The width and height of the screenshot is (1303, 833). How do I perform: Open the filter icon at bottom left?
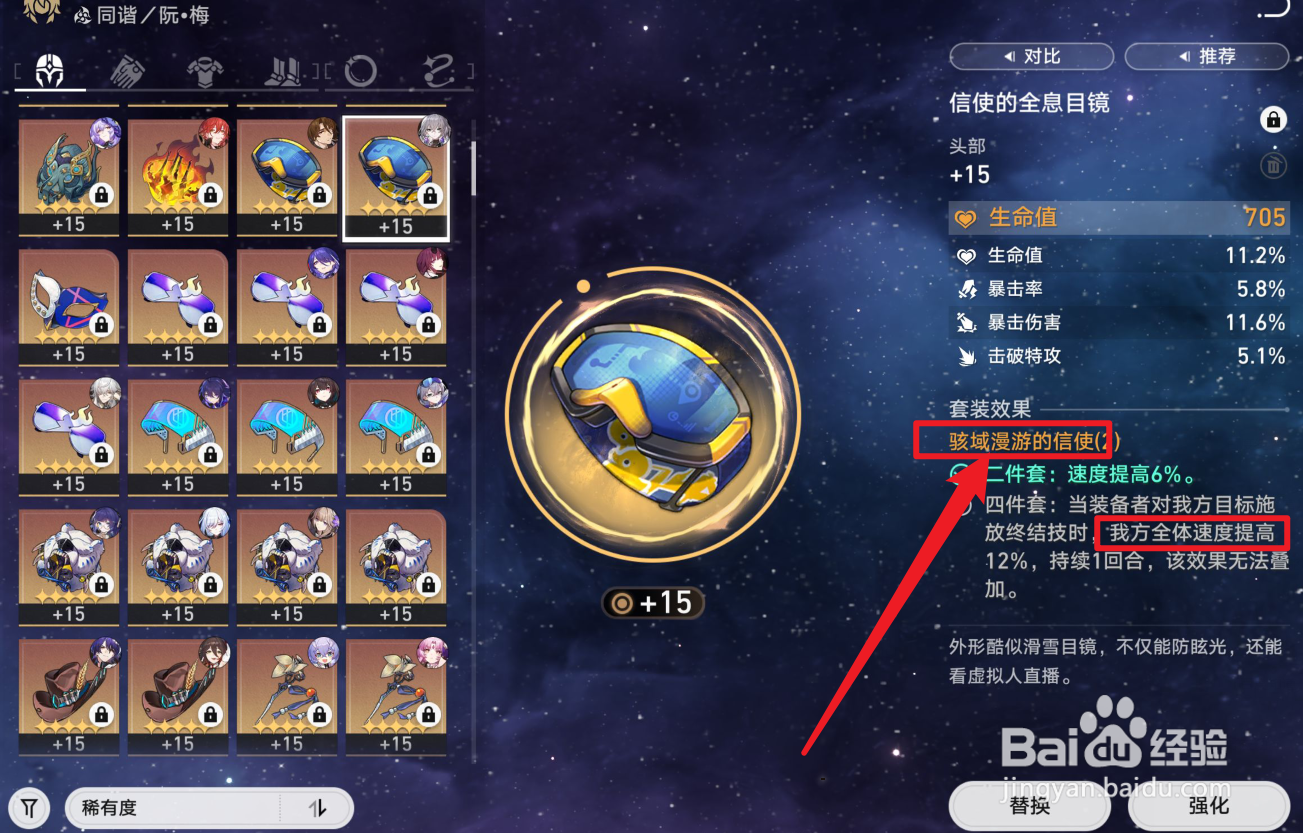(x=29, y=807)
